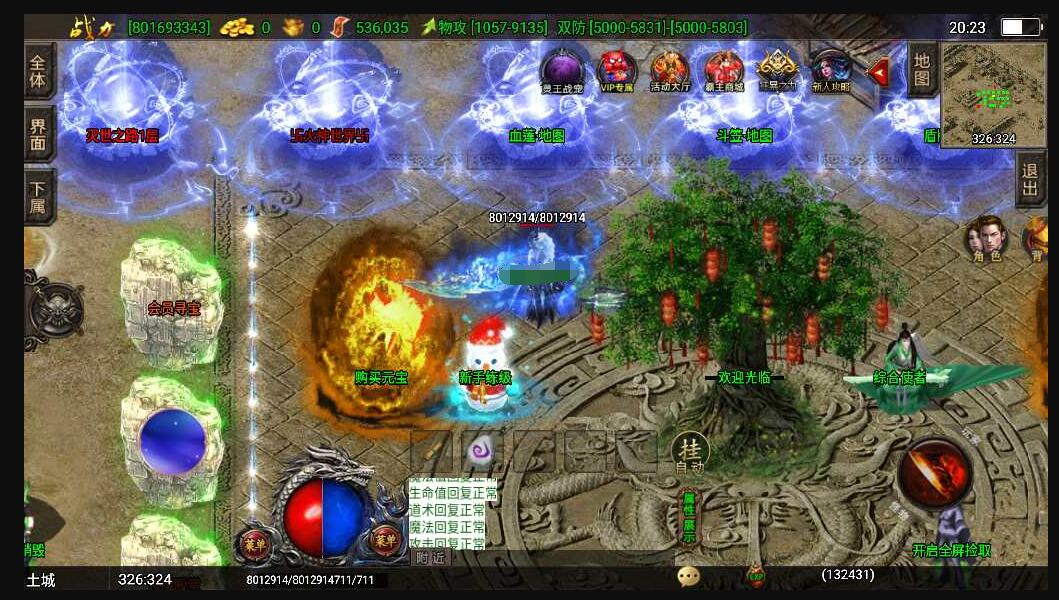Image resolution: width=1059 pixels, height=600 pixels.
Task: Open the 地图 map button
Action: click(922, 69)
